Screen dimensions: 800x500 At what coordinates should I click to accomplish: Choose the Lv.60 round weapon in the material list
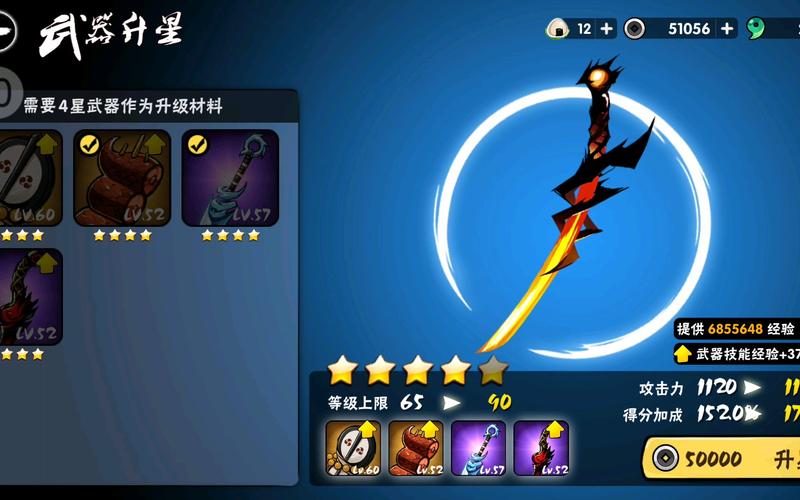coord(28,177)
